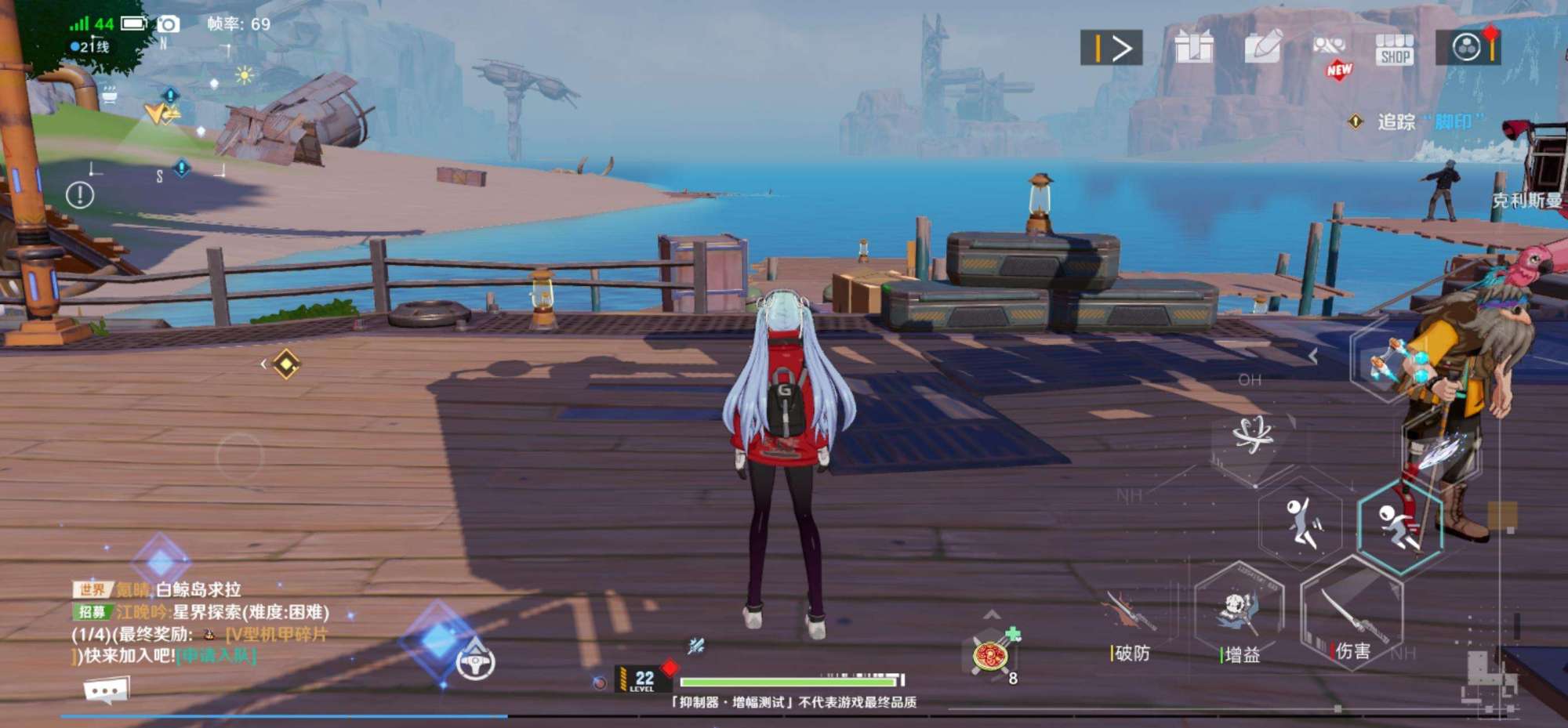
Task: Open the gift box rewards icon
Action: tap(1194, 47)
